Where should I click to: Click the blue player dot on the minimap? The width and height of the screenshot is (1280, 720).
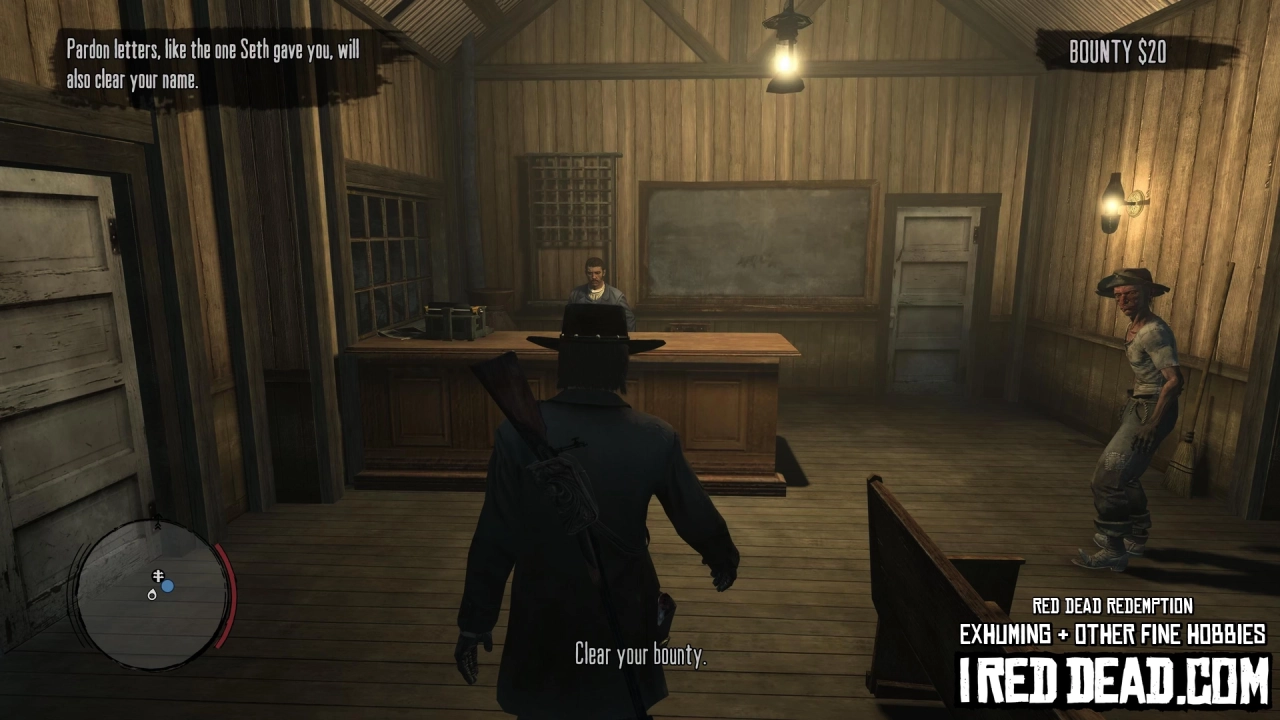click(x=167, y=587)
